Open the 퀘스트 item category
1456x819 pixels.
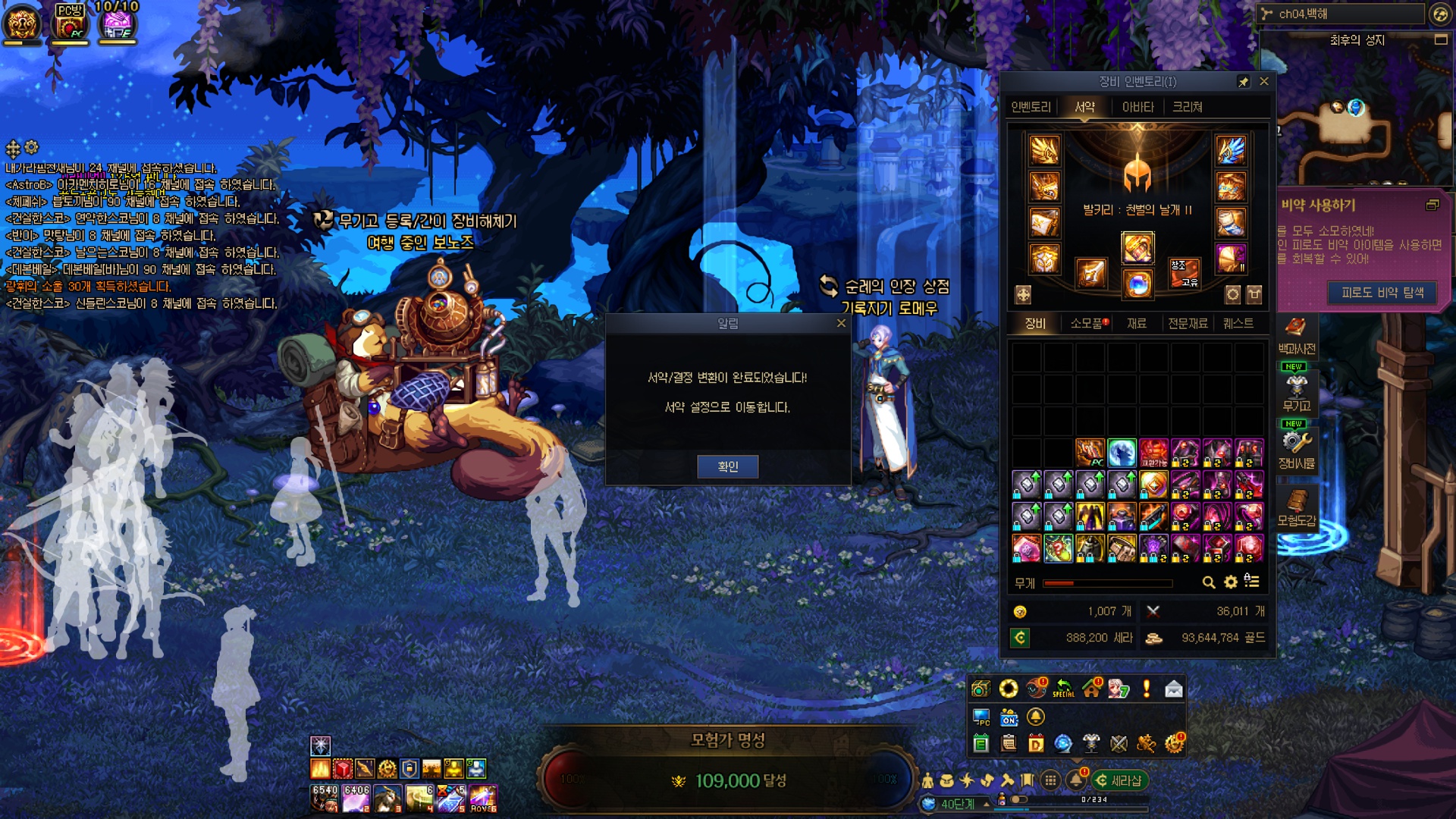1238,323
